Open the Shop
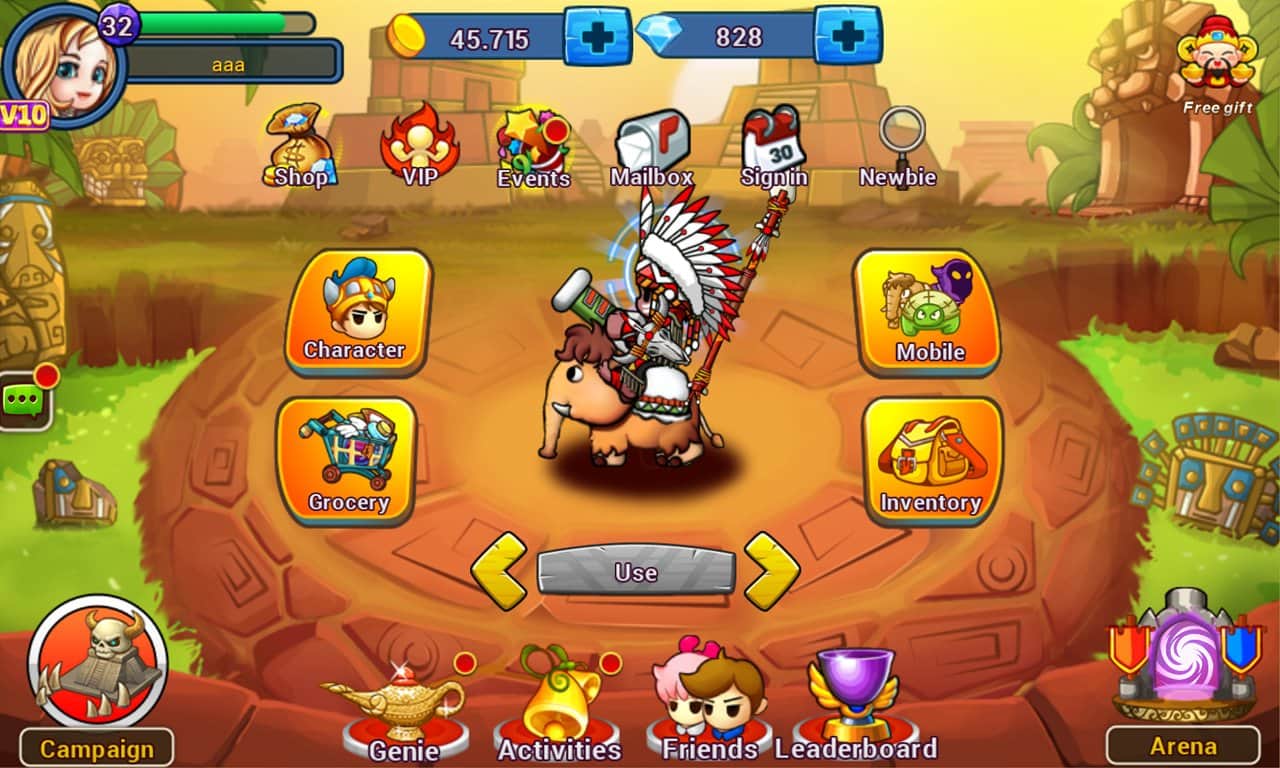The image size is (1280, 768). pyautogui.click(x=299, y=148)
